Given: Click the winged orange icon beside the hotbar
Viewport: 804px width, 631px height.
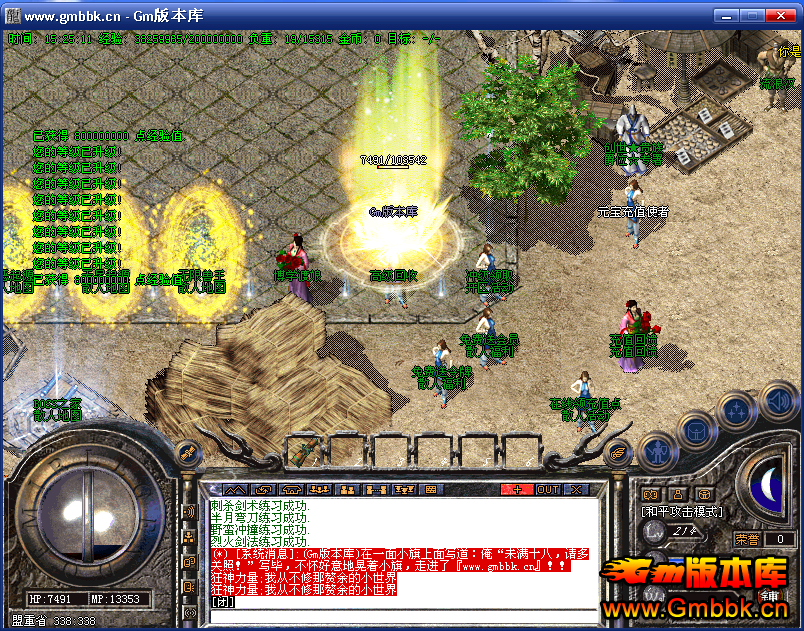Looking at the screenshot, I should [619, 451].
